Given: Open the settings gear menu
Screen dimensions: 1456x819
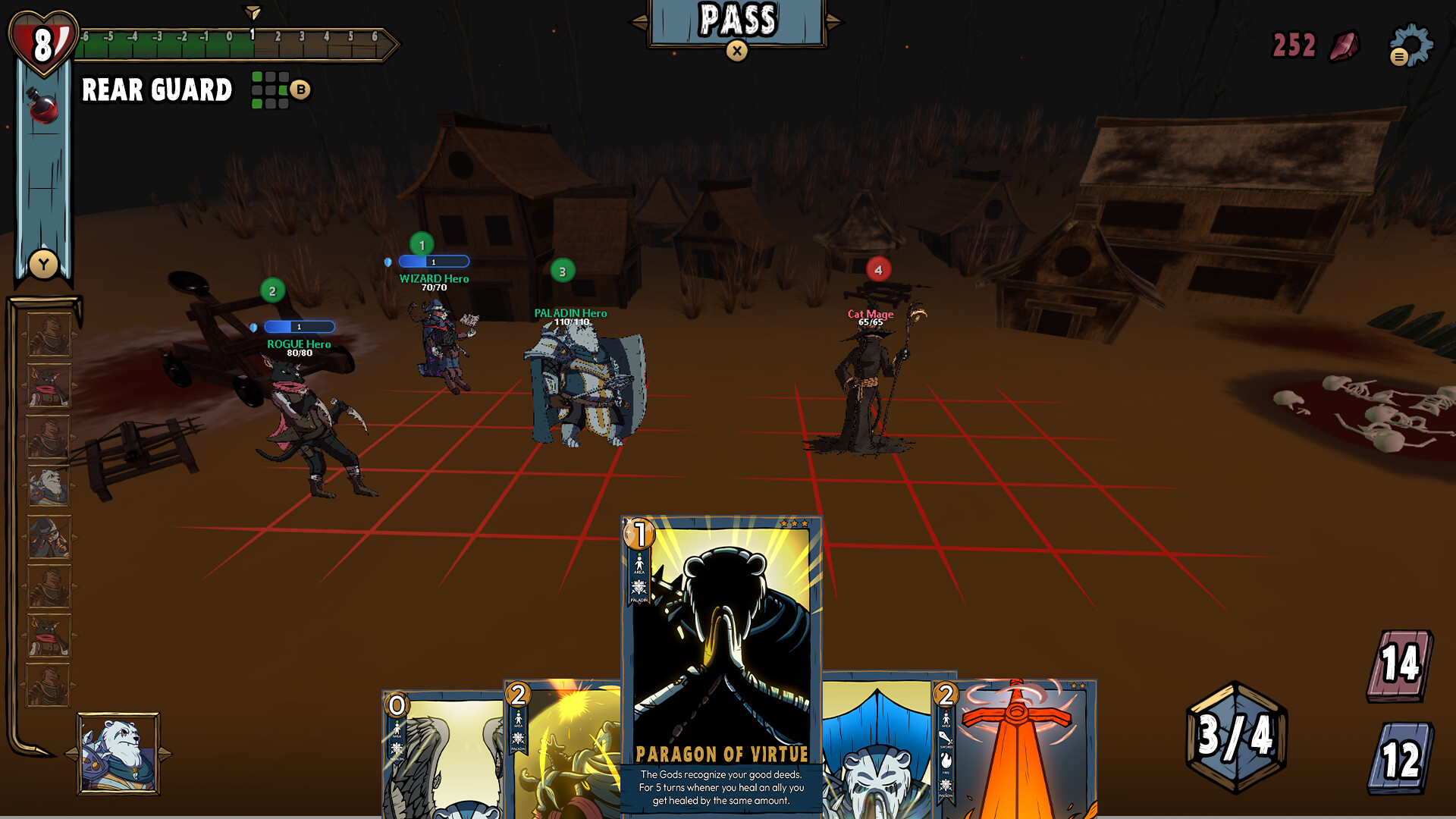Looking at the screenshot, I should pos(1412,45).
